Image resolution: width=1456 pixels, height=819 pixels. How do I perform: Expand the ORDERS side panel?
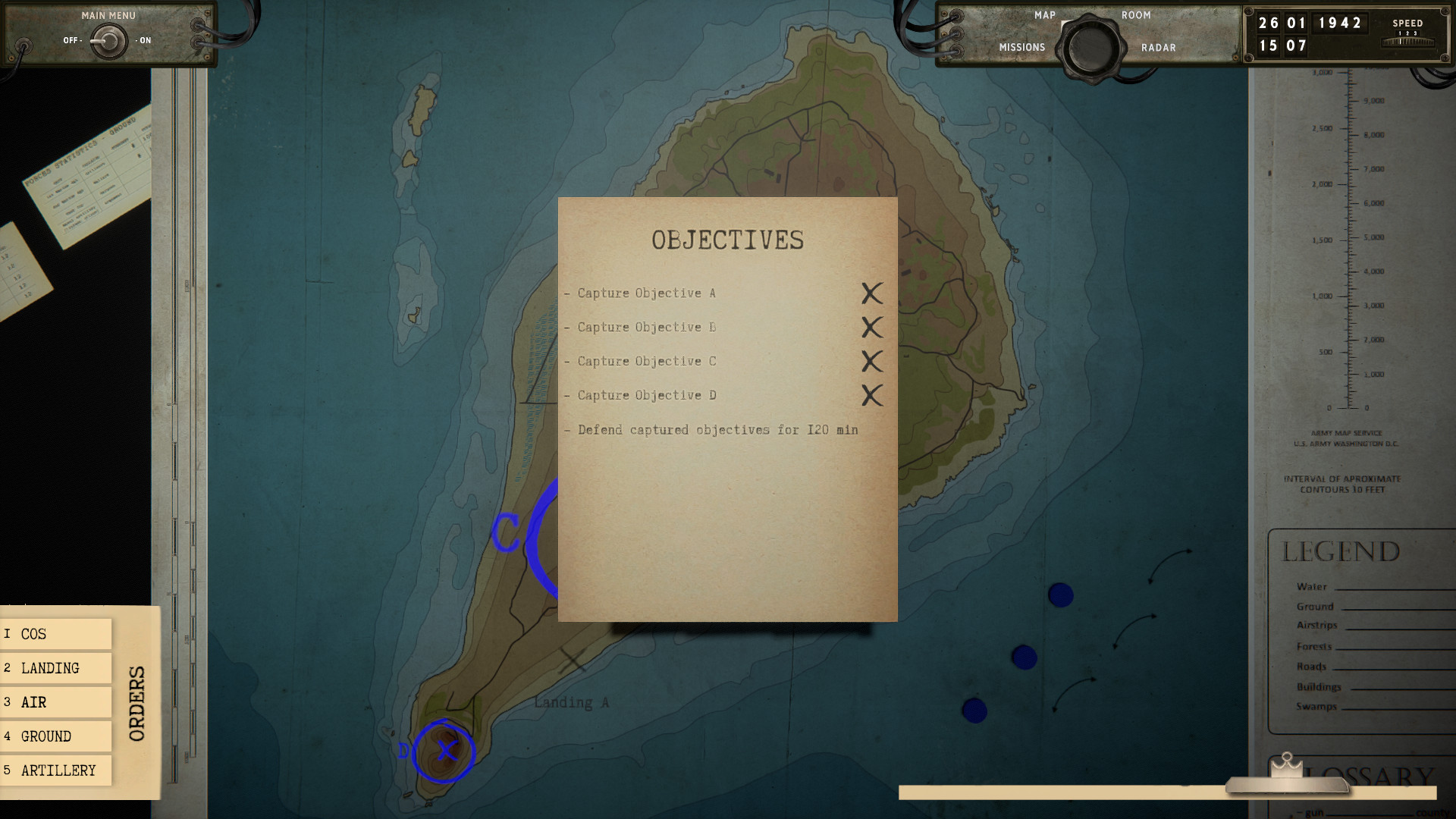[x=138, y=701]
